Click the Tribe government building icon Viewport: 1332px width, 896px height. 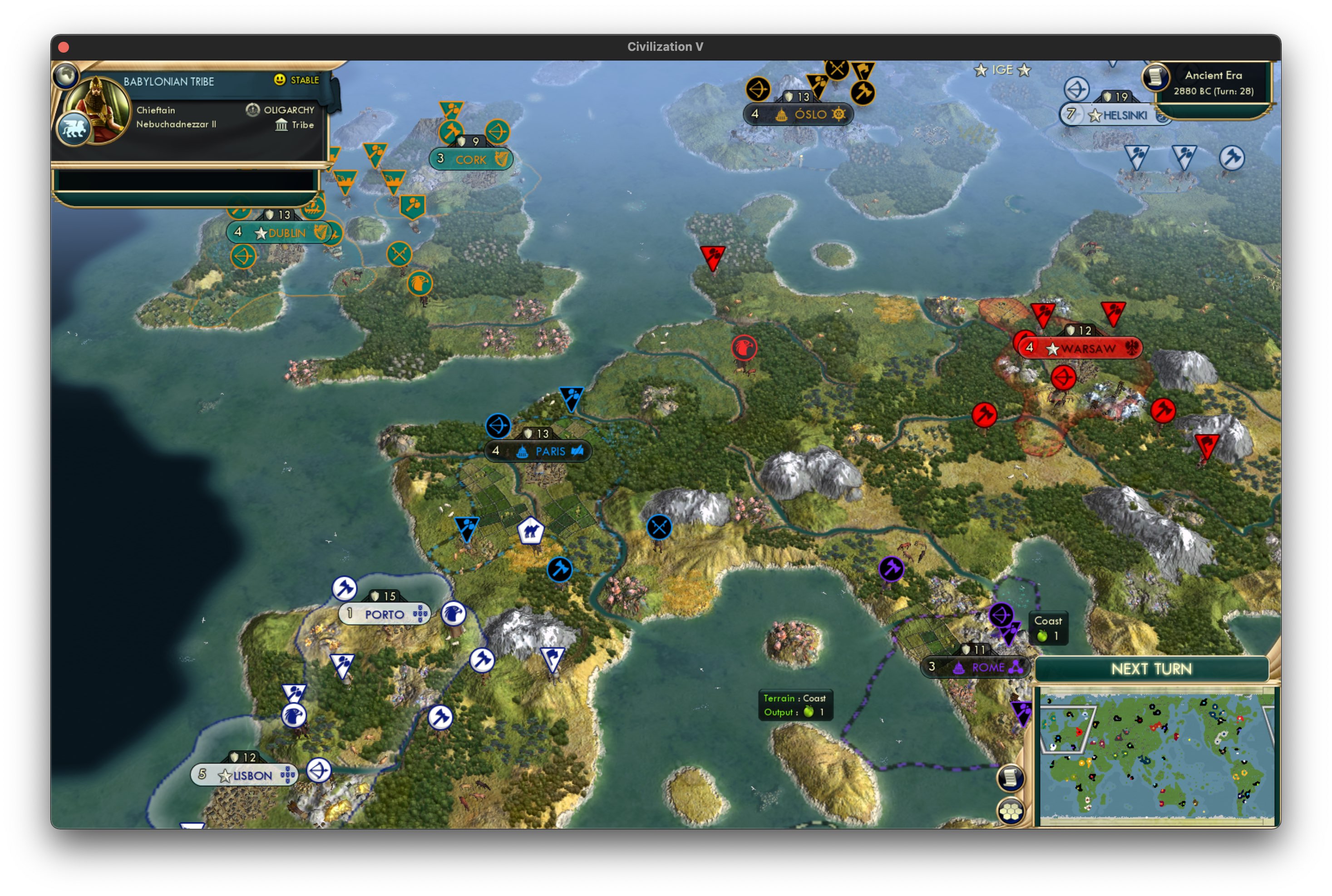[282, 125]
